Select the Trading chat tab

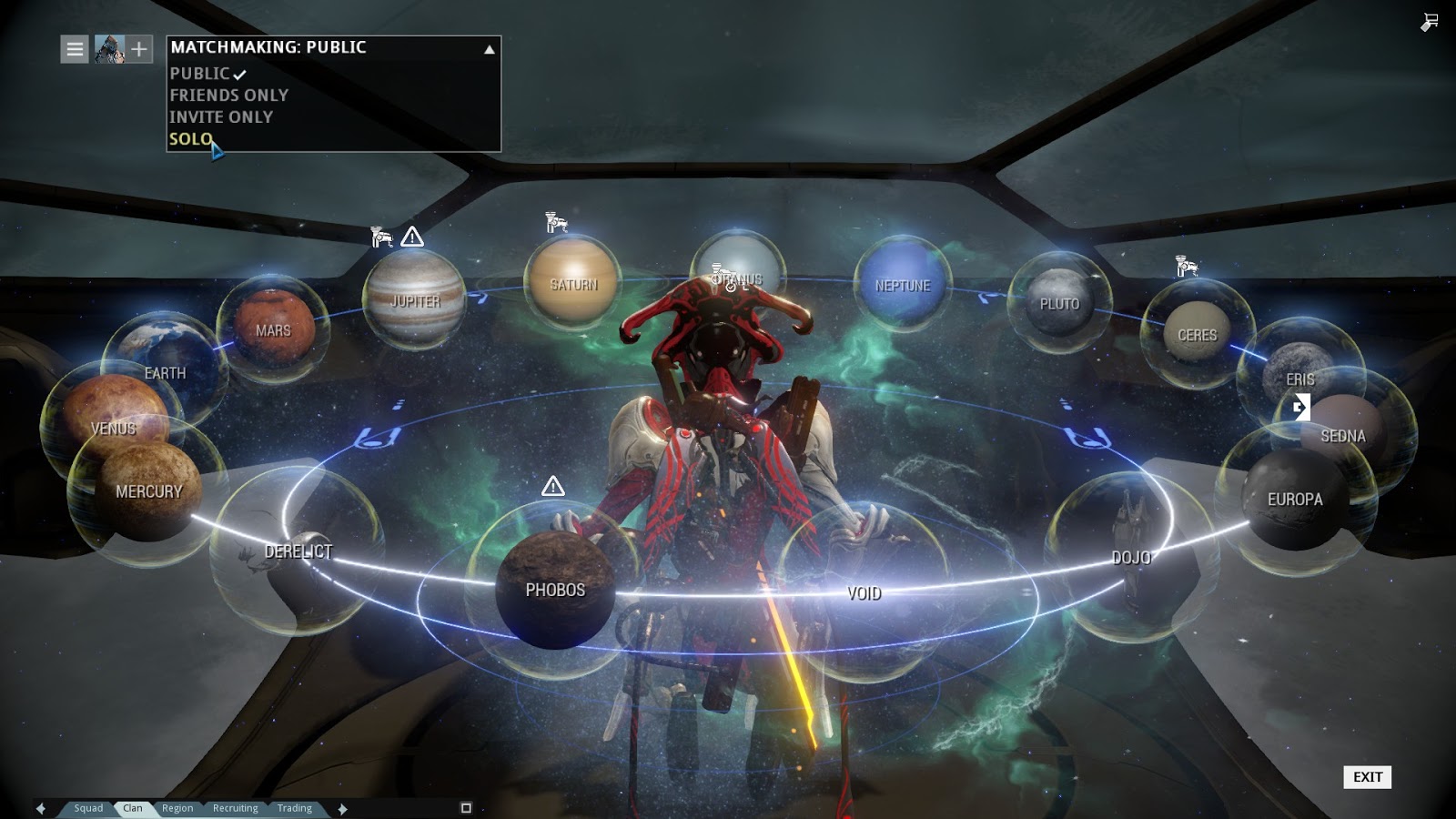pos(294,808)
